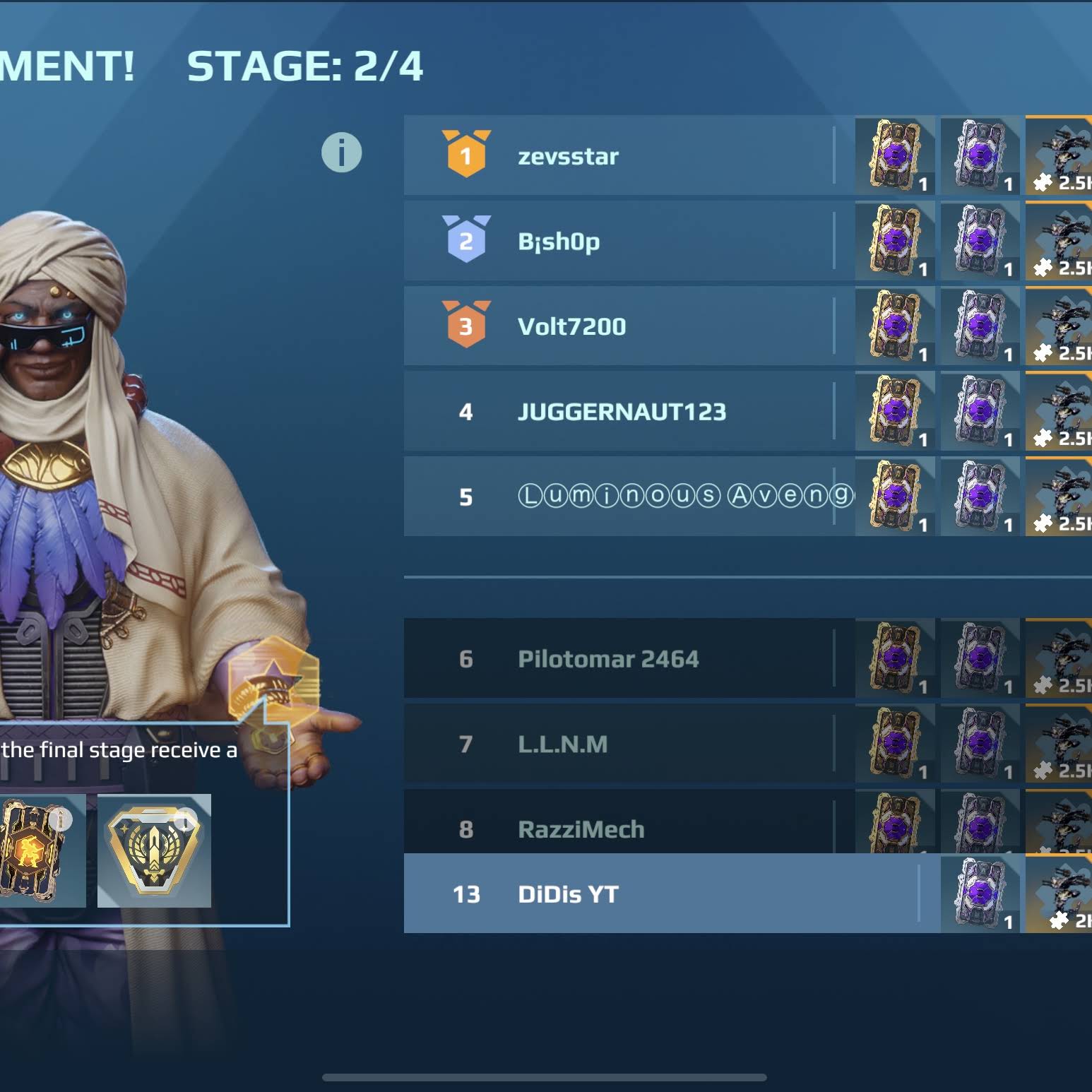Inspect the mech blueprint reward in Bish0p's row
Image resolution: width=1092 pixels, height=1092 pixels.
point(1058,242)
